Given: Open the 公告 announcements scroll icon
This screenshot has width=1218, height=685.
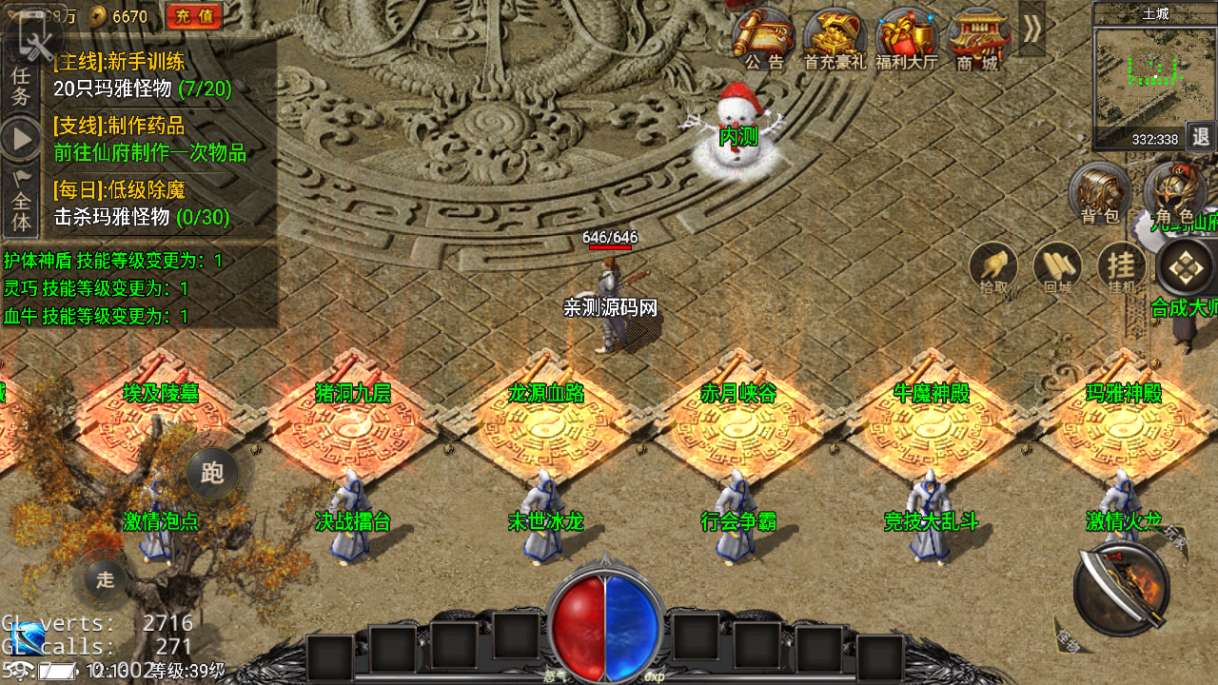Looking at the screenshot, I should [x=763, y=38].
